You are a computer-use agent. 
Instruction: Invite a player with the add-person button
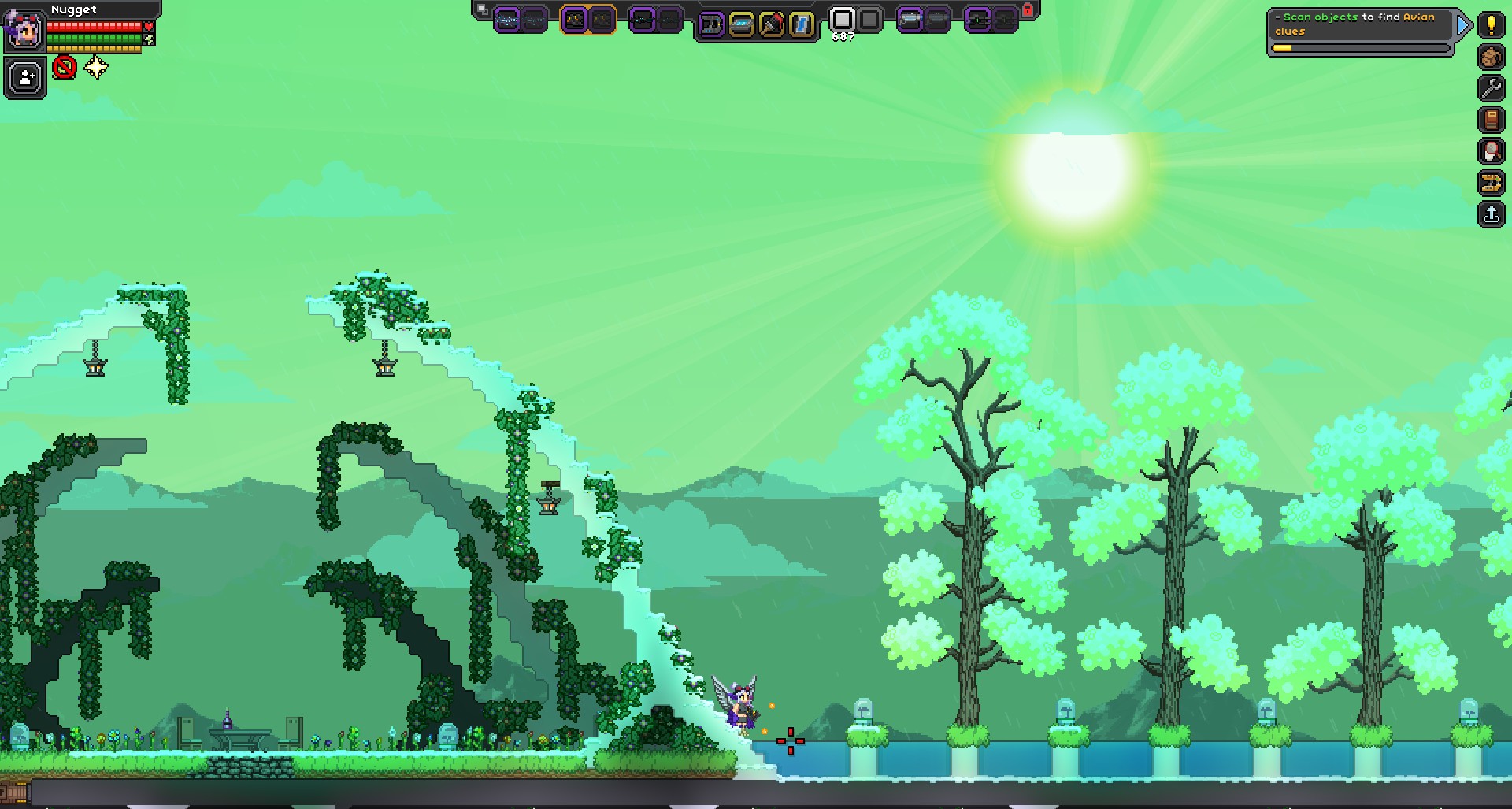coord(25,78)
